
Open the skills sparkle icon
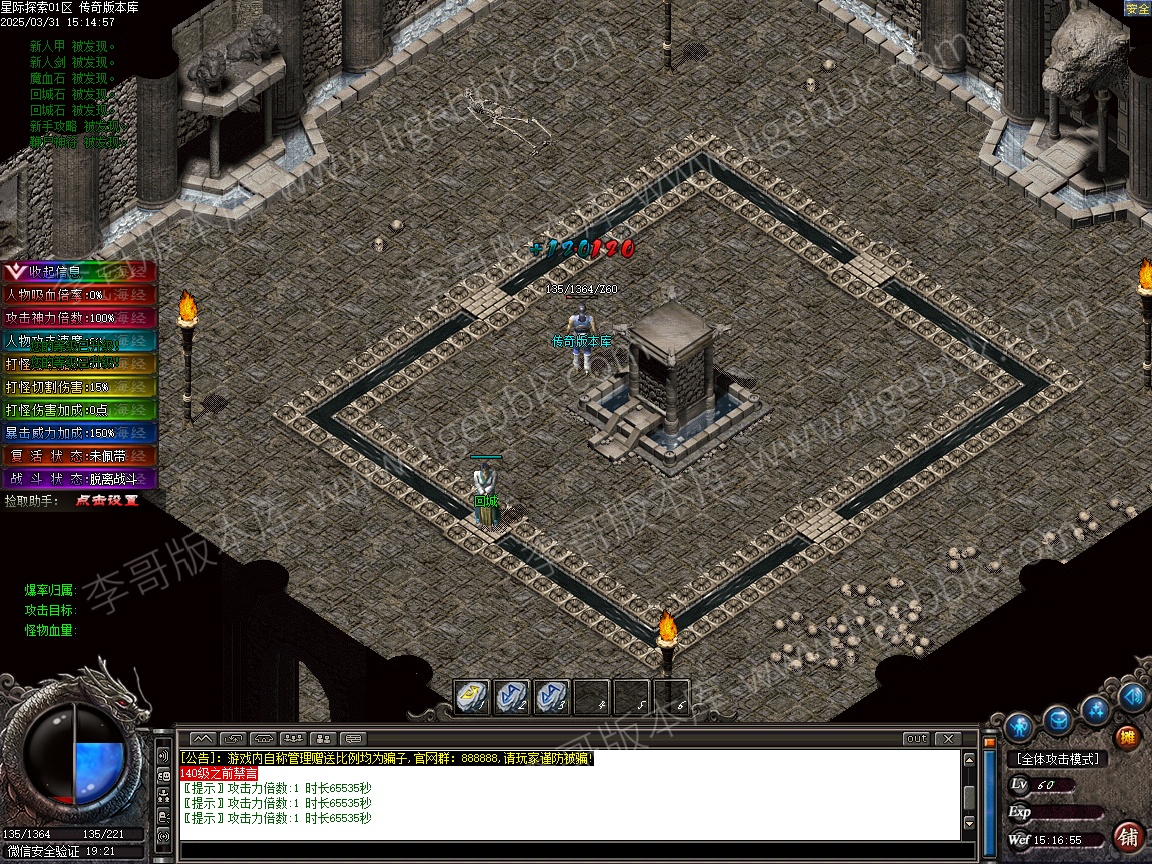coord(1096,709)
